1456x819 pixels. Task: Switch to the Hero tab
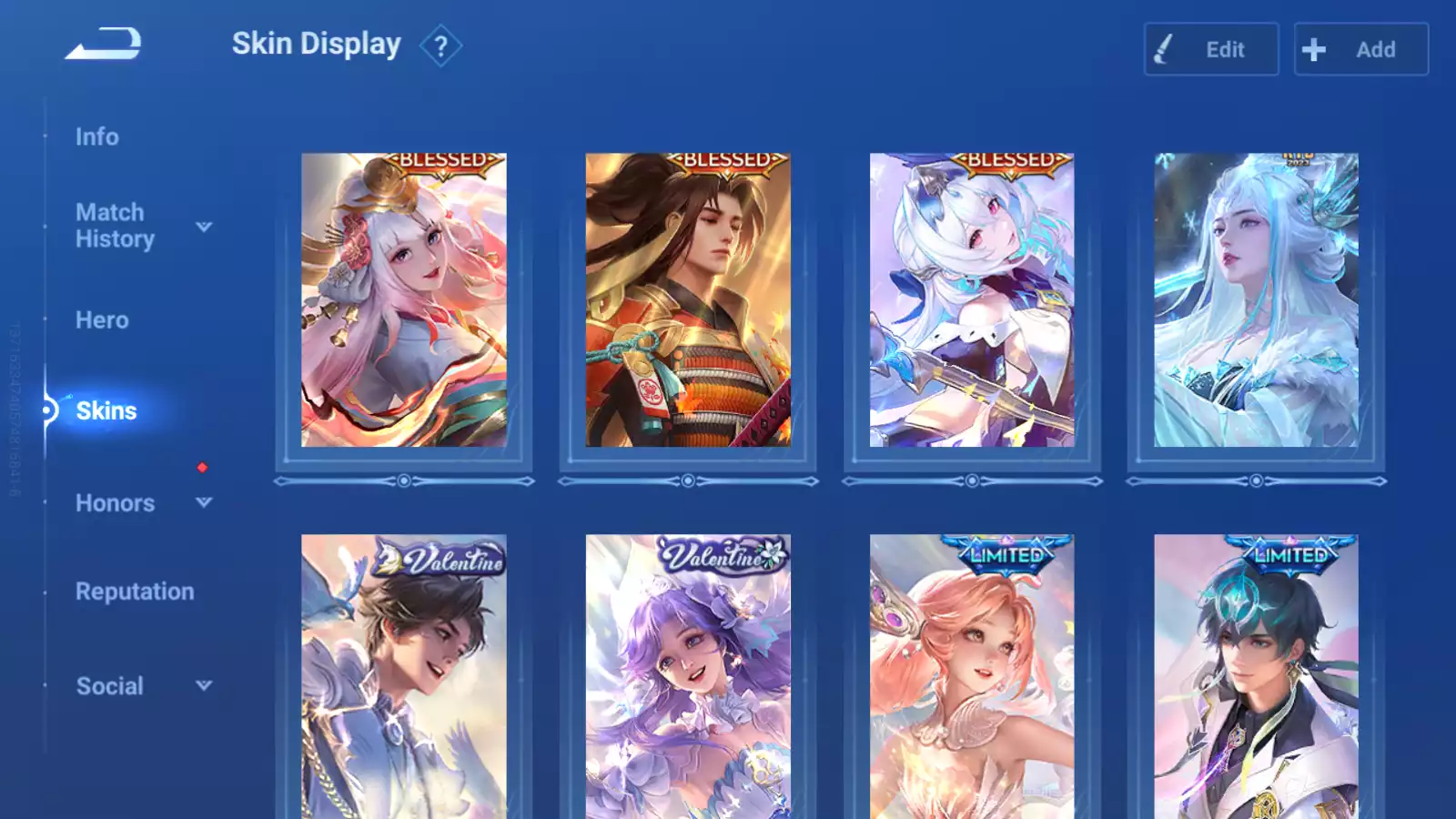tap(102, 320)
